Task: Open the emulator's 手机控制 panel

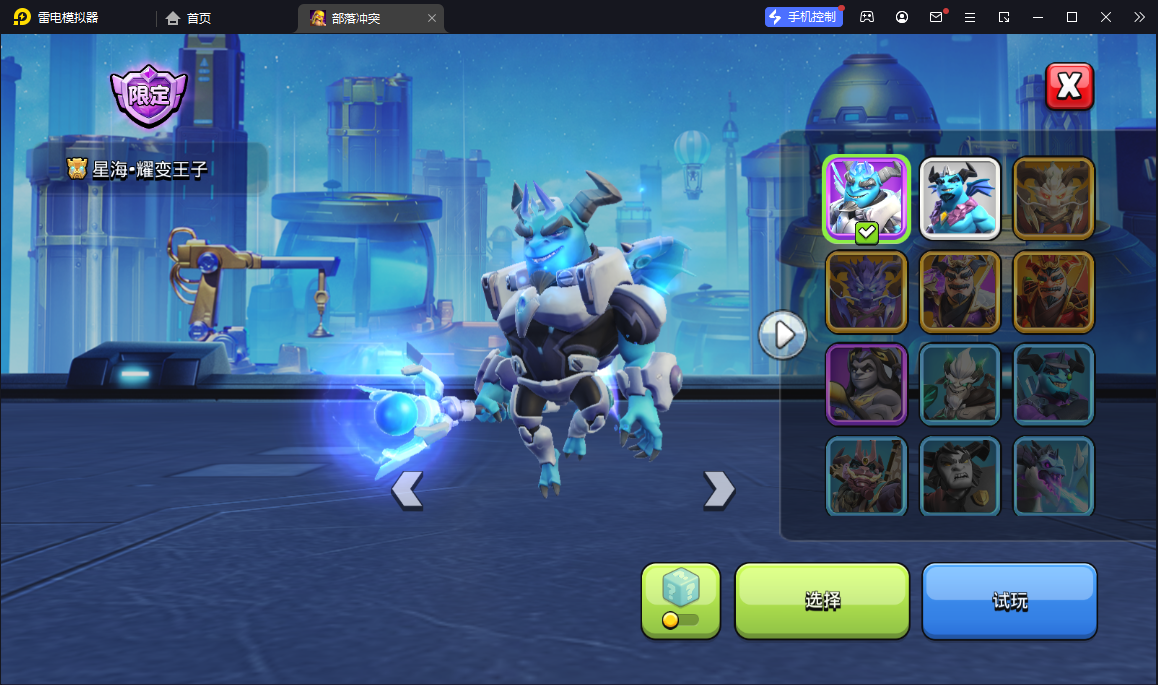Action: point(803,17)
